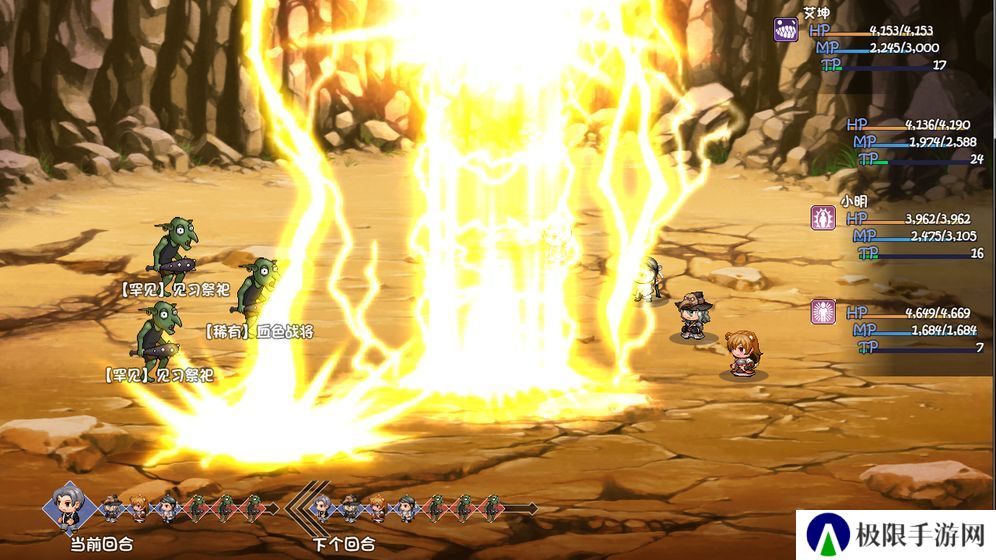Click 艾坤's fanged-mouth status icon
The width and height of the screenshot is (996, 560).
point(786,29)
